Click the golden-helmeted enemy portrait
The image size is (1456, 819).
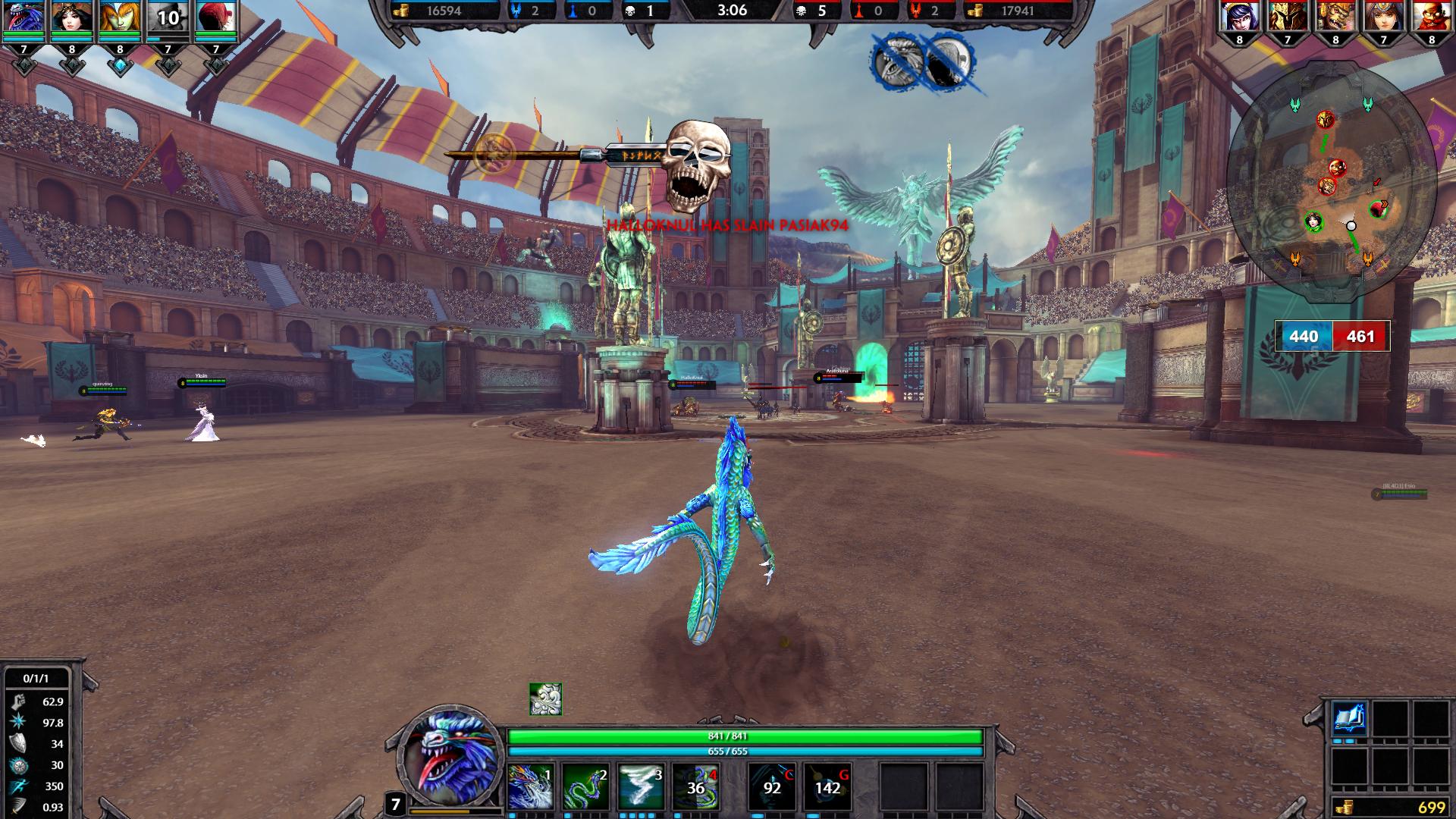1288,18
